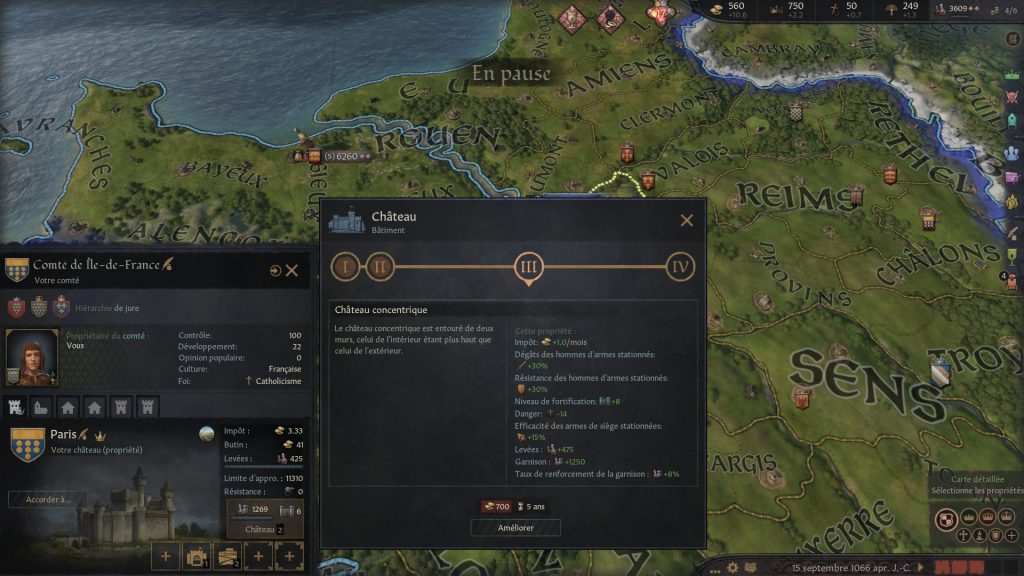Open the Paris coat of arms
Screen dimensions: 1024x576
27,443
